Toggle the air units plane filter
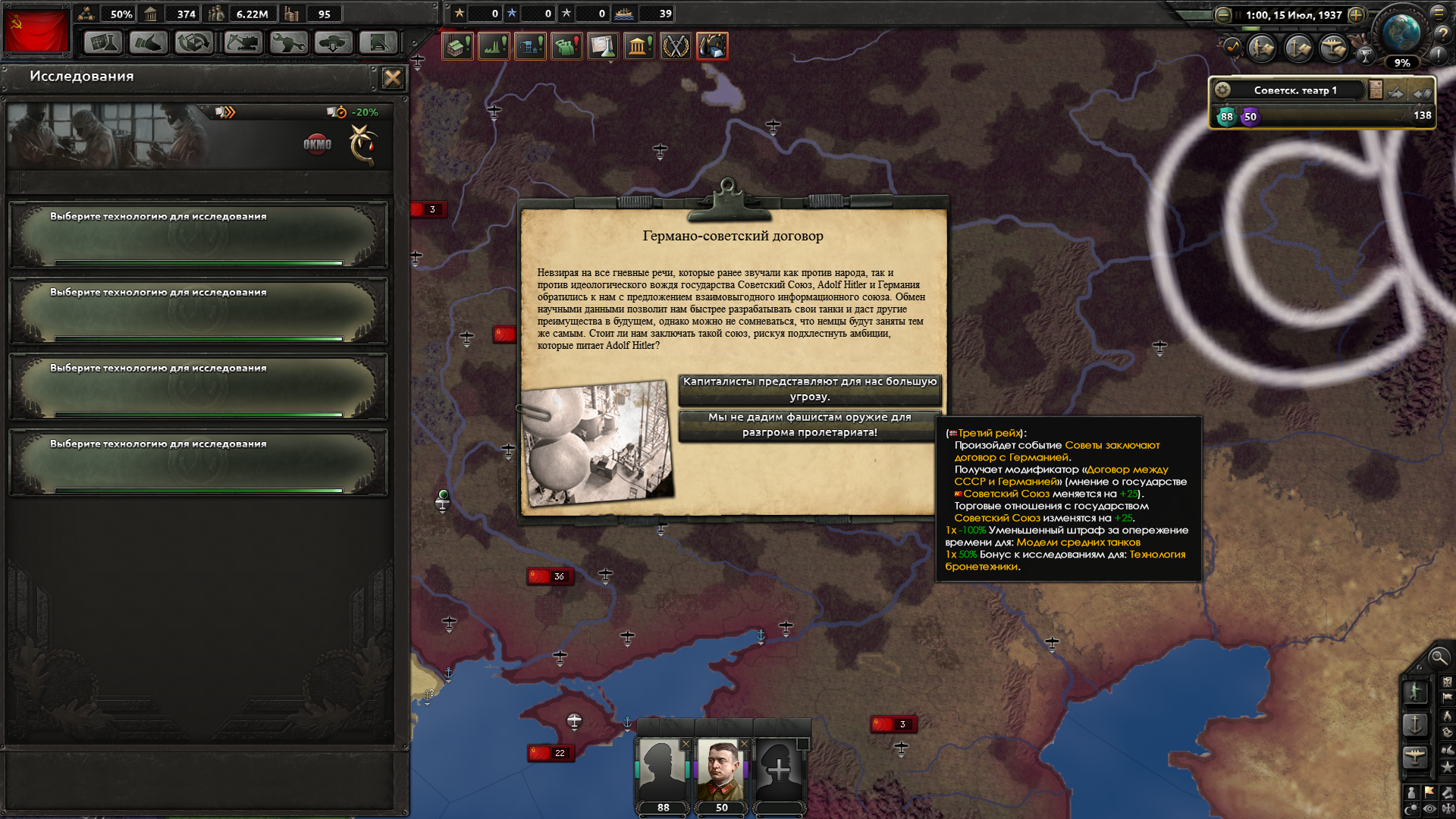 1416,754
